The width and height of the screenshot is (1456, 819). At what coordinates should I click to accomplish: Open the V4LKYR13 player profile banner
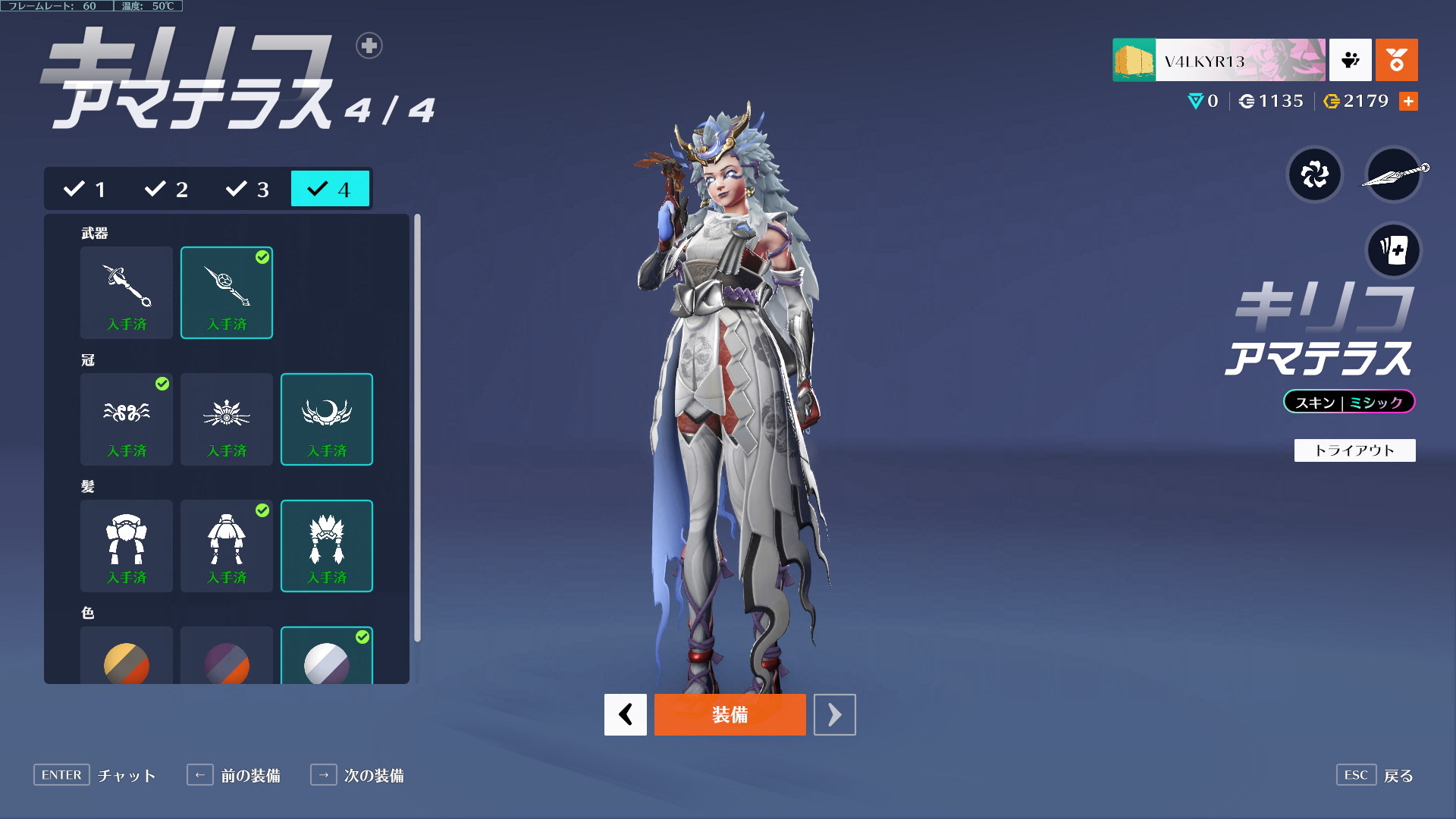(x=1219, y=60)
